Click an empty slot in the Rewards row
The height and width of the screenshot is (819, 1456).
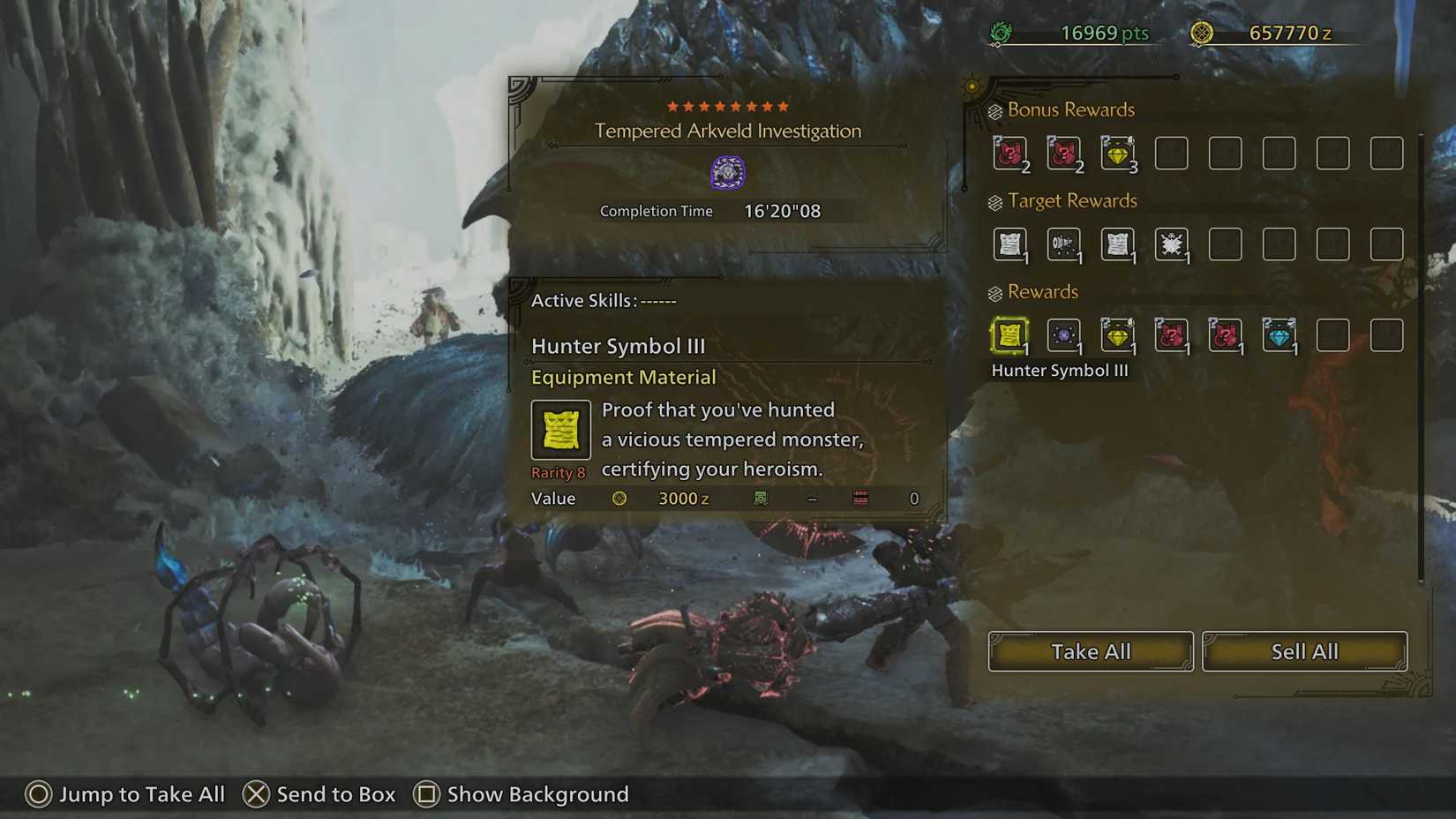(1332, 336)
